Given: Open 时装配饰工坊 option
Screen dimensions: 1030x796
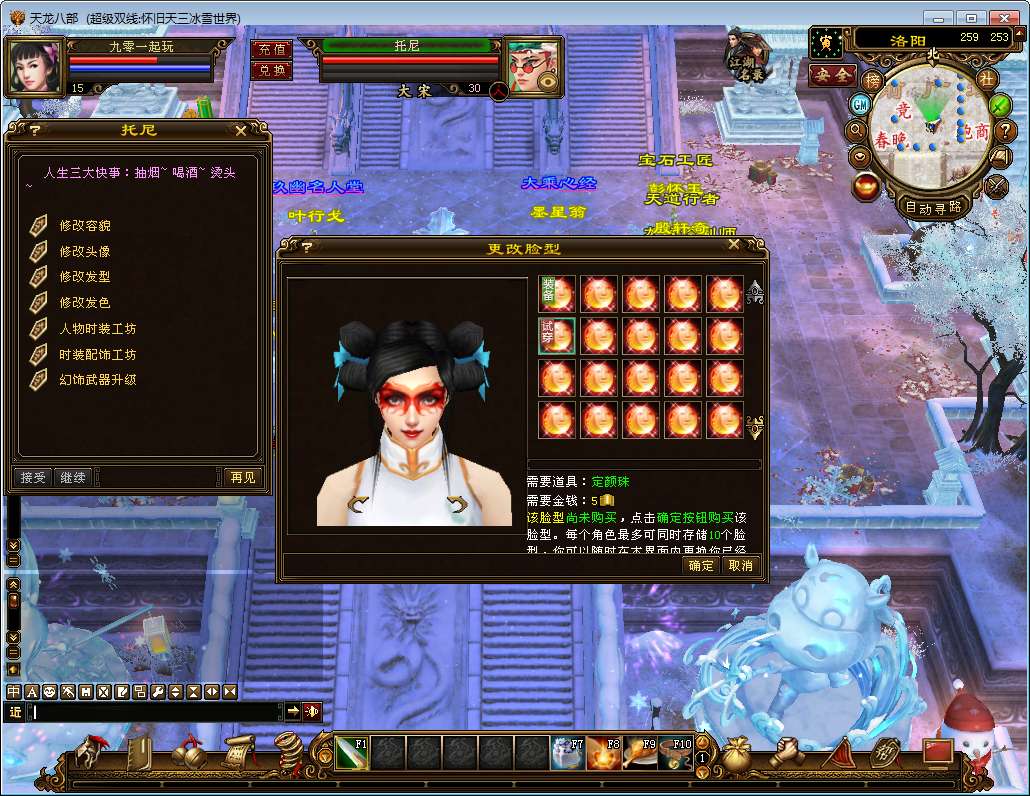Looking at the screenshot, I should [97, 354].
